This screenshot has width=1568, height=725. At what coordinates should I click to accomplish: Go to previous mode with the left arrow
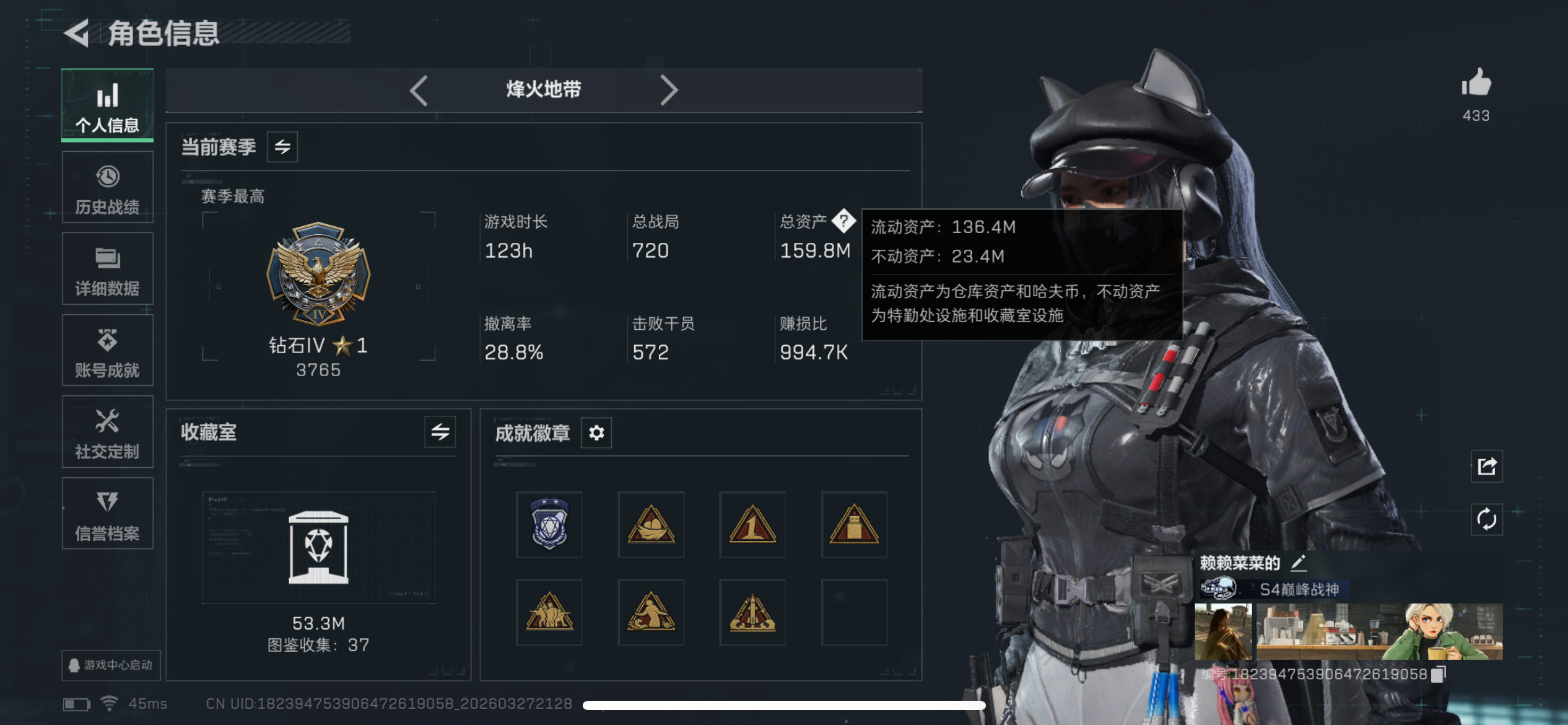pos(419,90)
